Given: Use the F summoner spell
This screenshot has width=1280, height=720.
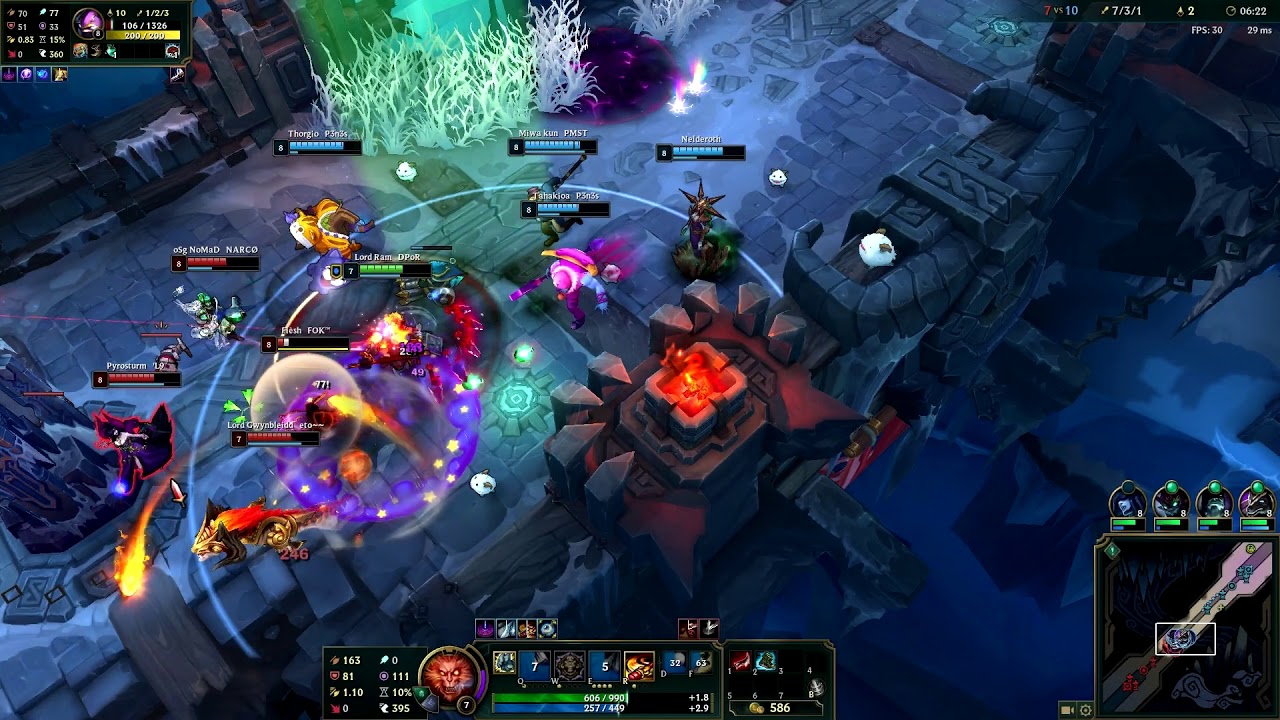Looking at the screenshot, I should click(701, 663).
